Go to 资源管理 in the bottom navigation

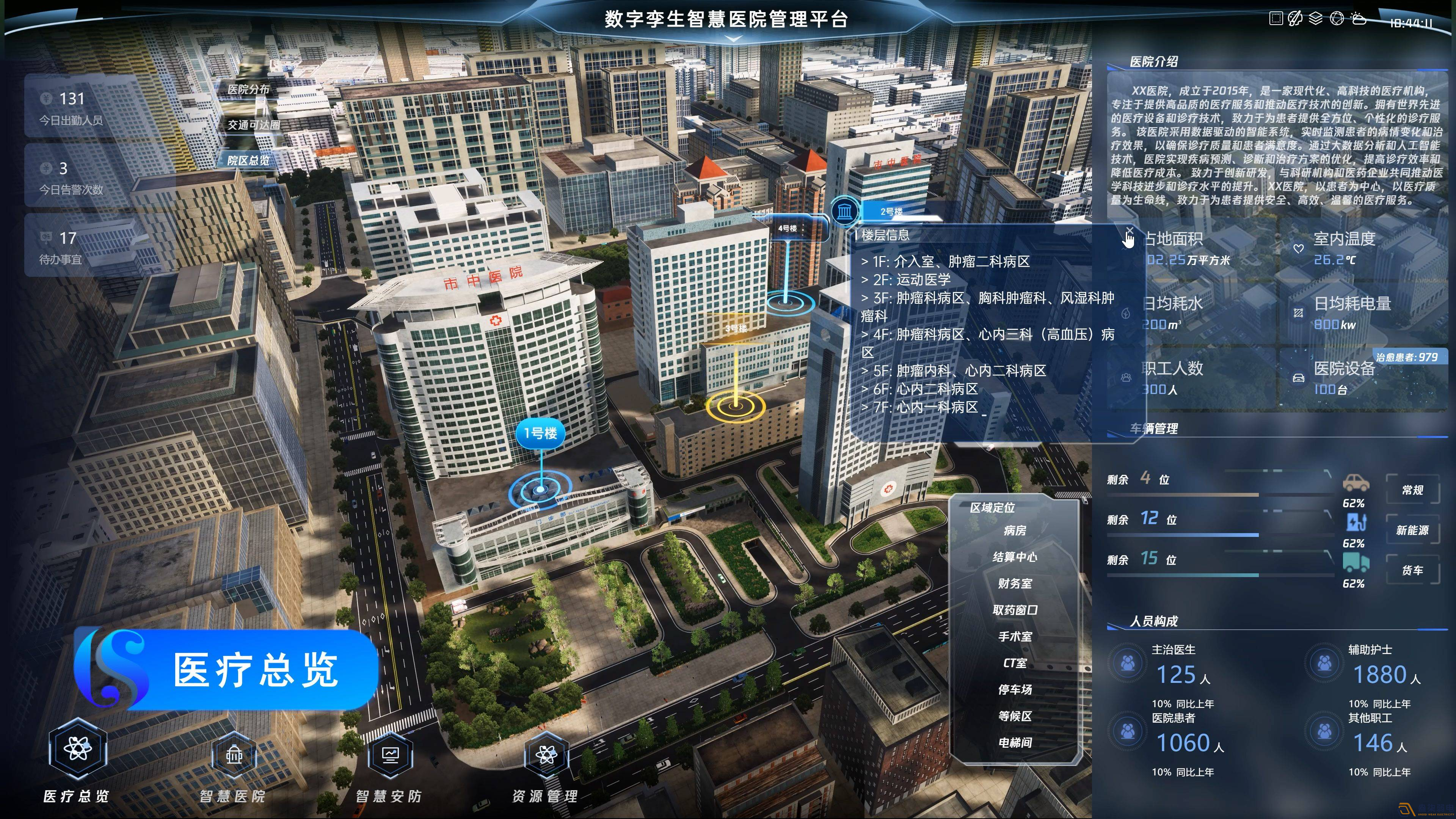point(546,756)
